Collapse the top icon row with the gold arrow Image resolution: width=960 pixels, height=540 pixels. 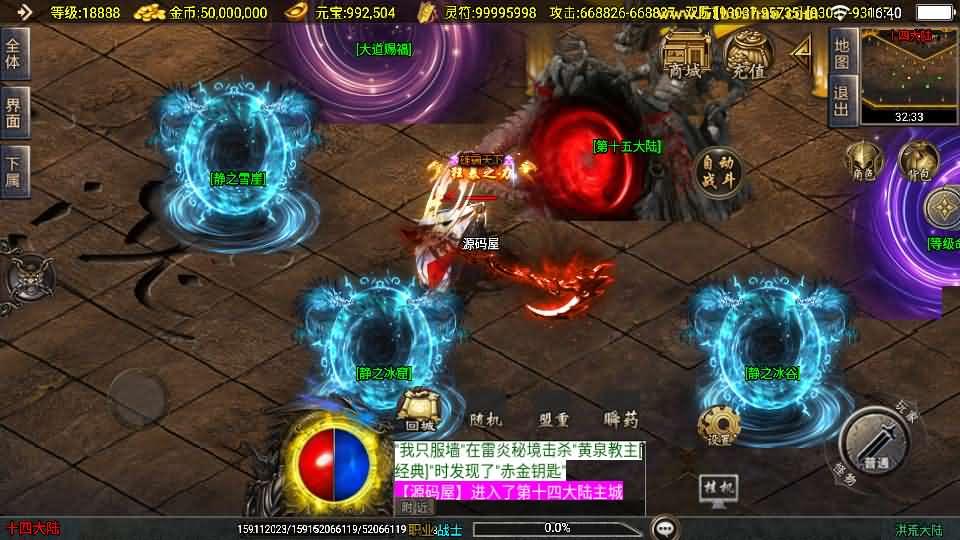pos(801,55)
